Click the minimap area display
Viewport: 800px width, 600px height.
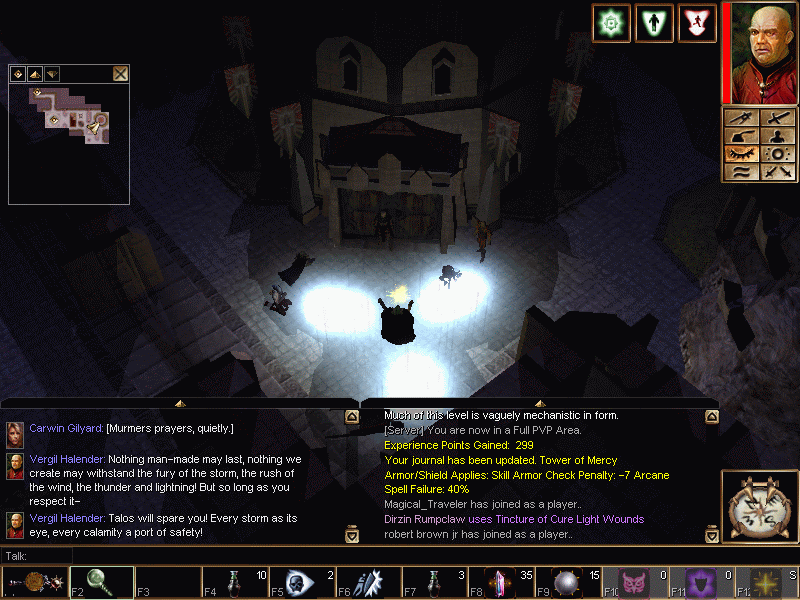68,142
